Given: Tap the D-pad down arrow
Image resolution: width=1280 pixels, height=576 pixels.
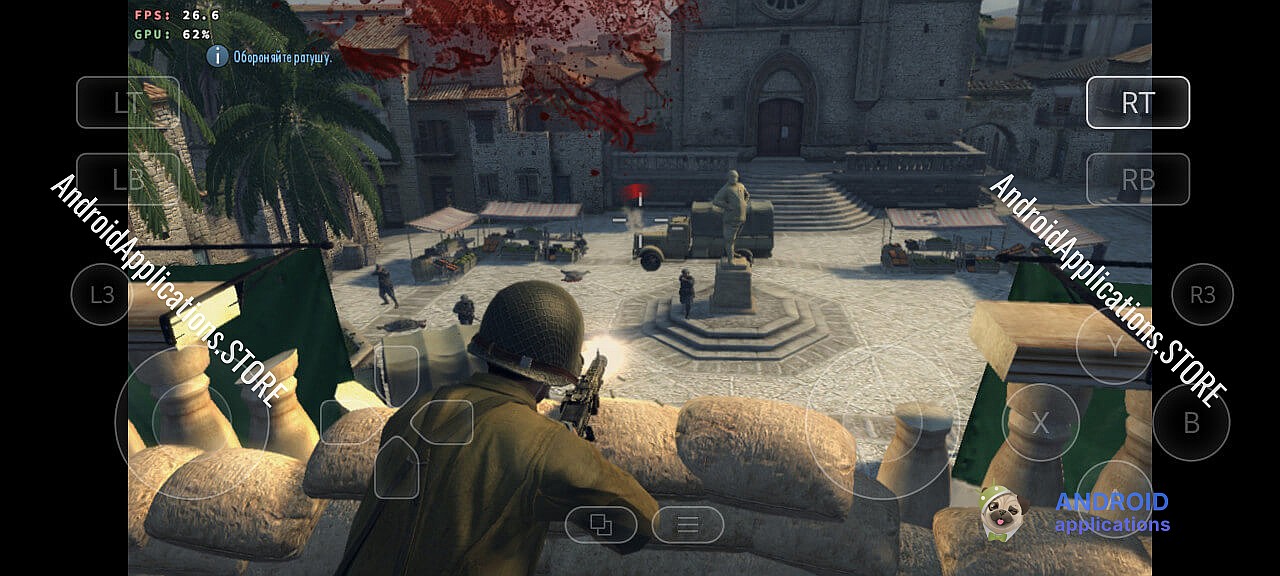Looking at the screenshot, I should click(x=396, y=469).
